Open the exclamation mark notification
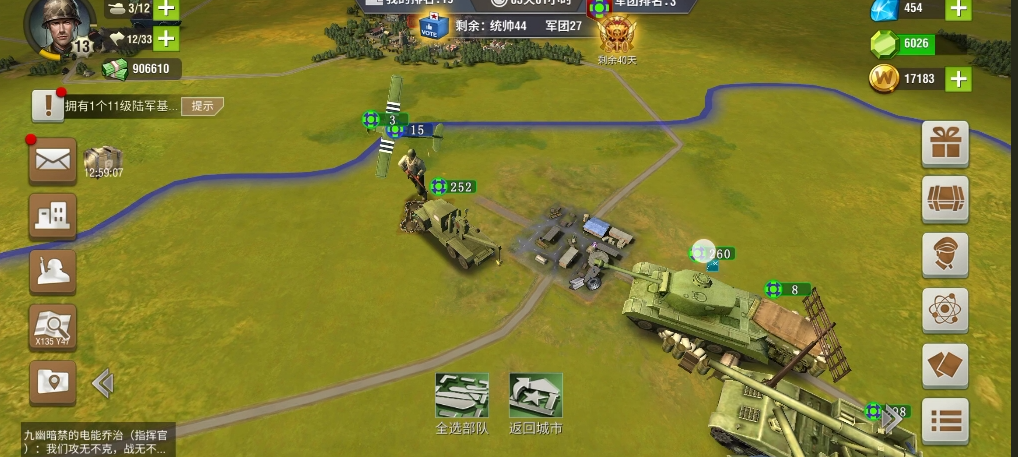Screen dimensions: 1018x457 47,105
